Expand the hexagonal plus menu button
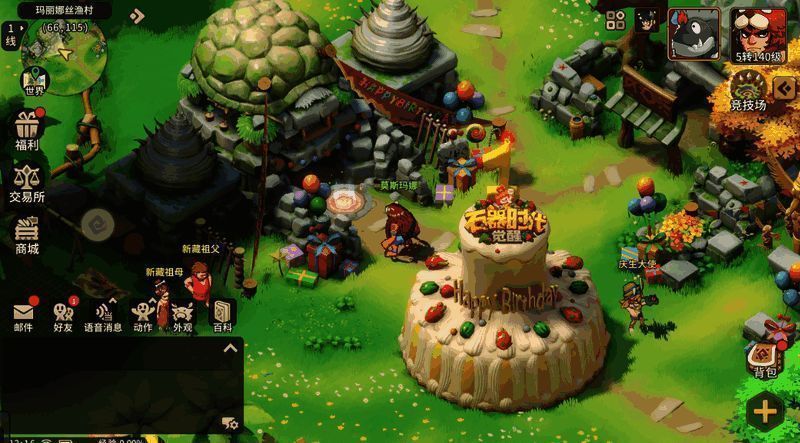Viewport: 800px width, 443px height. click(765, 410)
